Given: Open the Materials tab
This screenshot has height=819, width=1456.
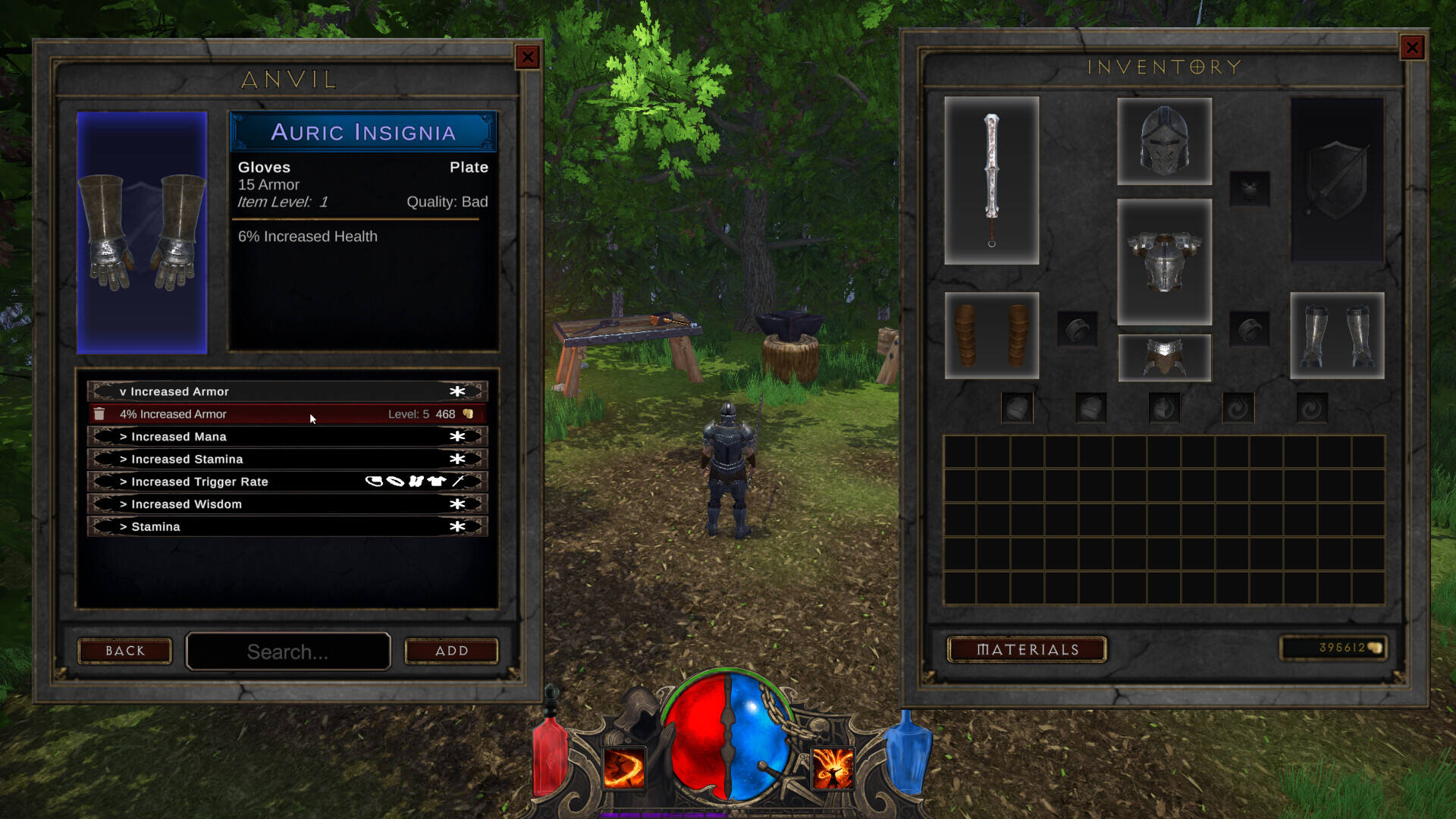Looking at the screenshot, I should pos(1027,649).
